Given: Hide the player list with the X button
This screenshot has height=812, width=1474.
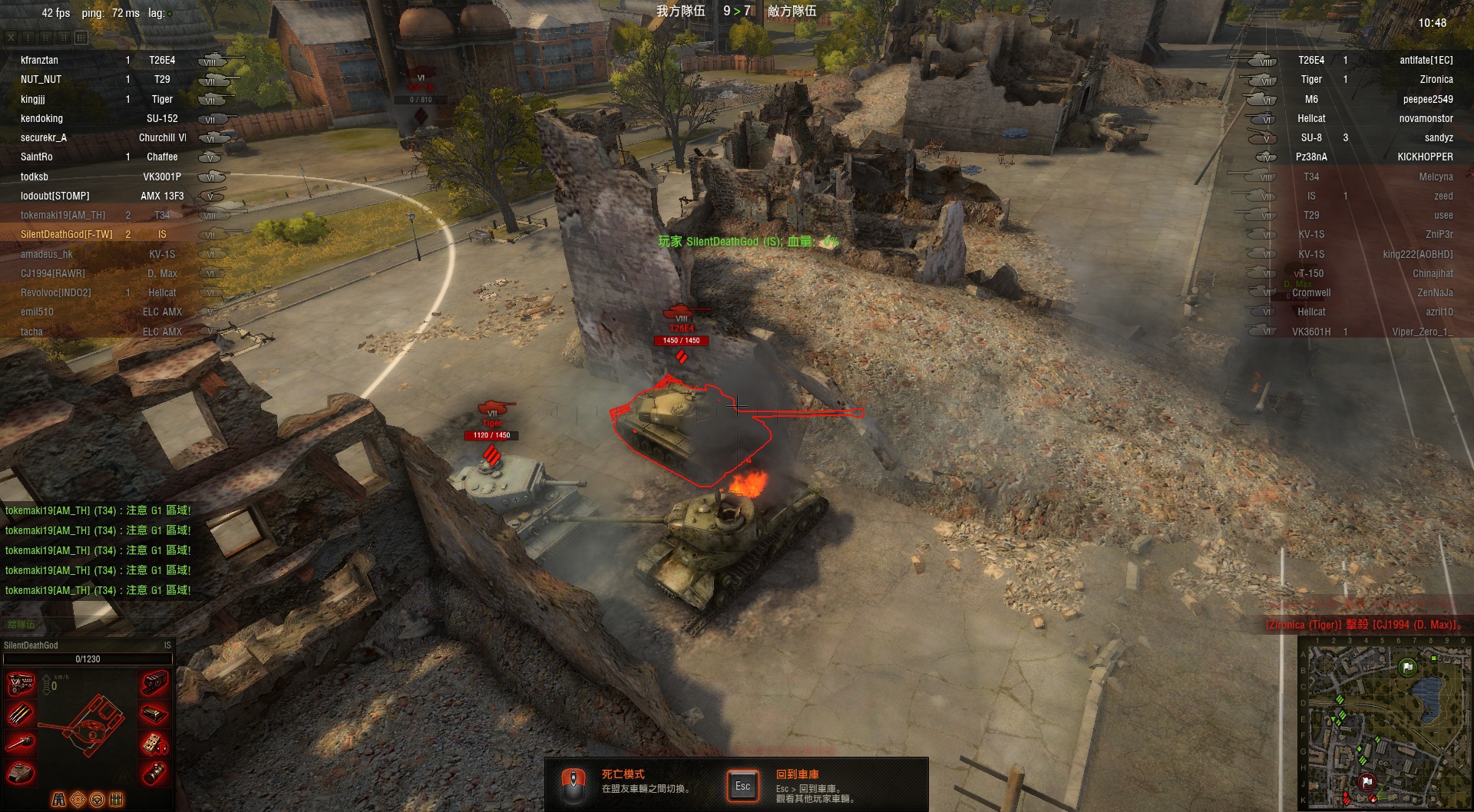Looking at the screenshot, I should pyautogui.click(x=11, y=37).
